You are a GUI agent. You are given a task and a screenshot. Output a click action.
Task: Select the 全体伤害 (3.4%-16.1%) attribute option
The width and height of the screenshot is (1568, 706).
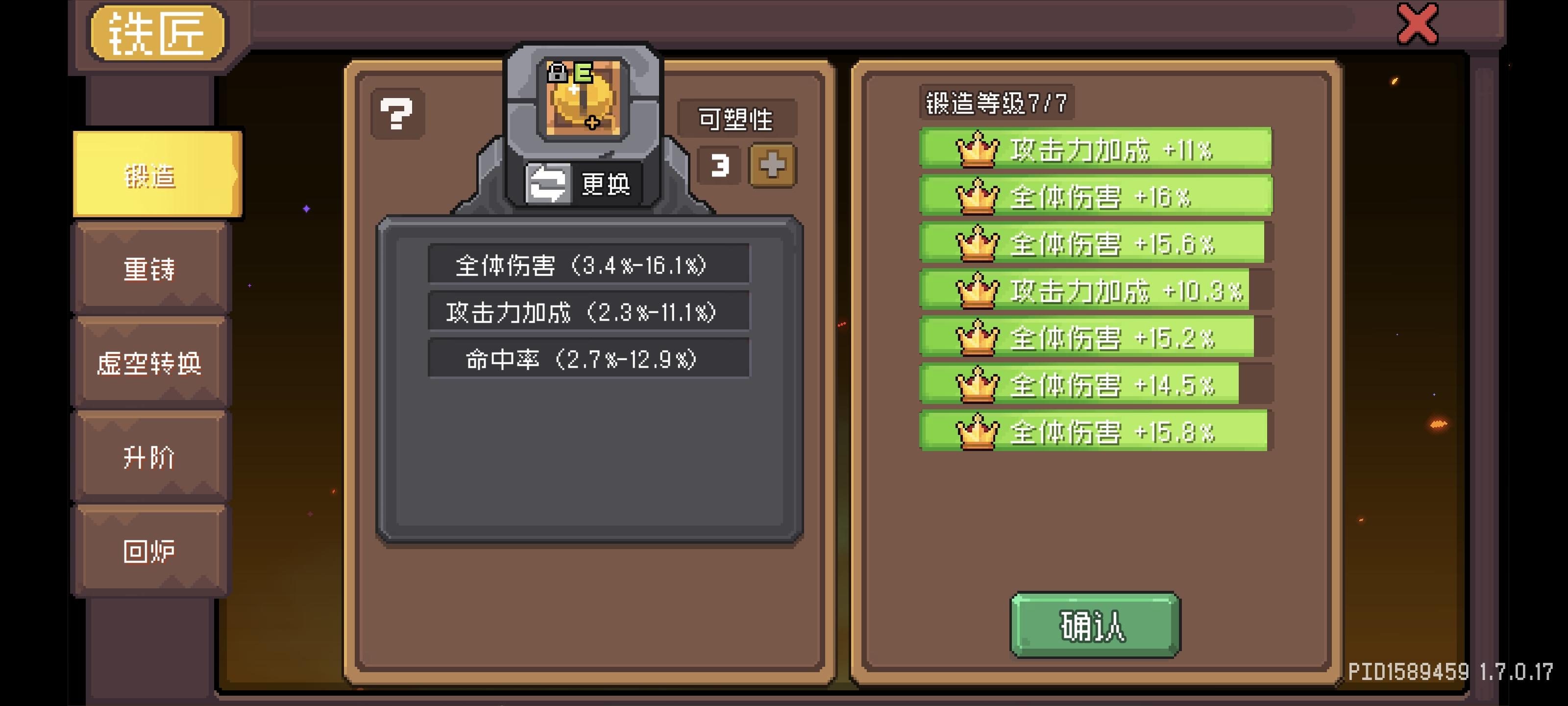[588, 265]
